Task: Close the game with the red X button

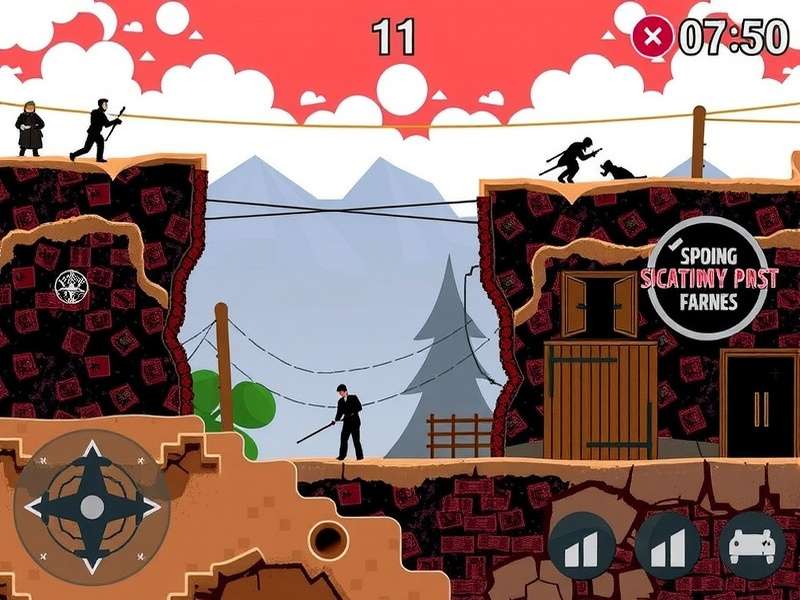Action: click(653, 38)
